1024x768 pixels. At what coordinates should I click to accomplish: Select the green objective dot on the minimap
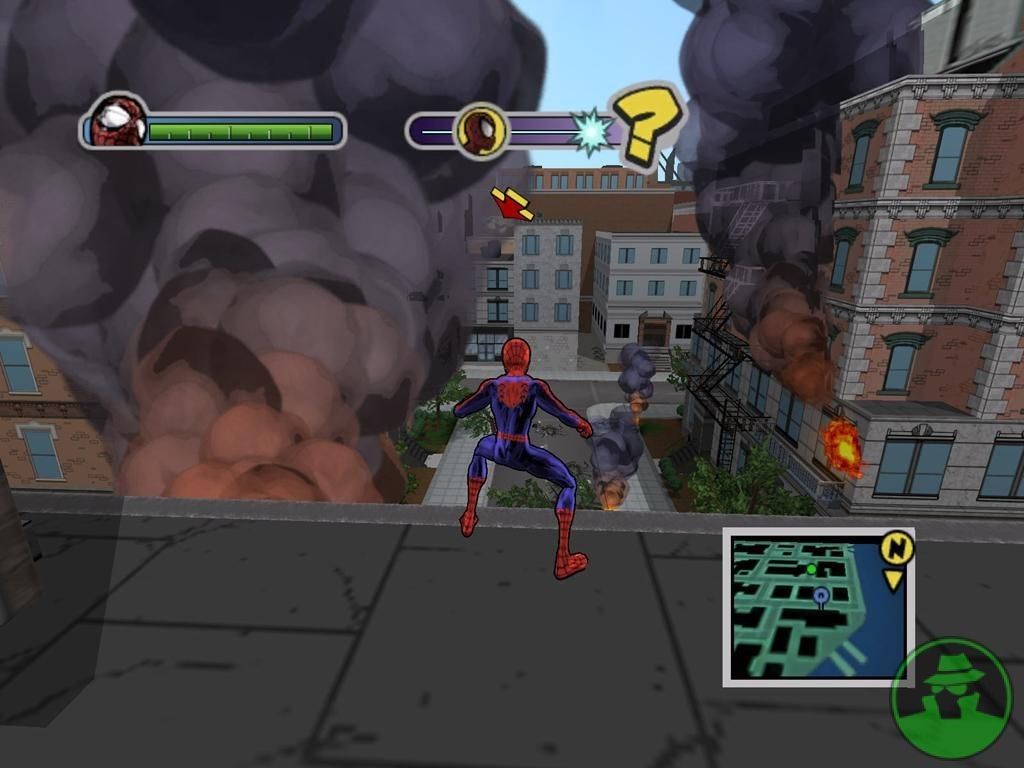pos(811,569)
